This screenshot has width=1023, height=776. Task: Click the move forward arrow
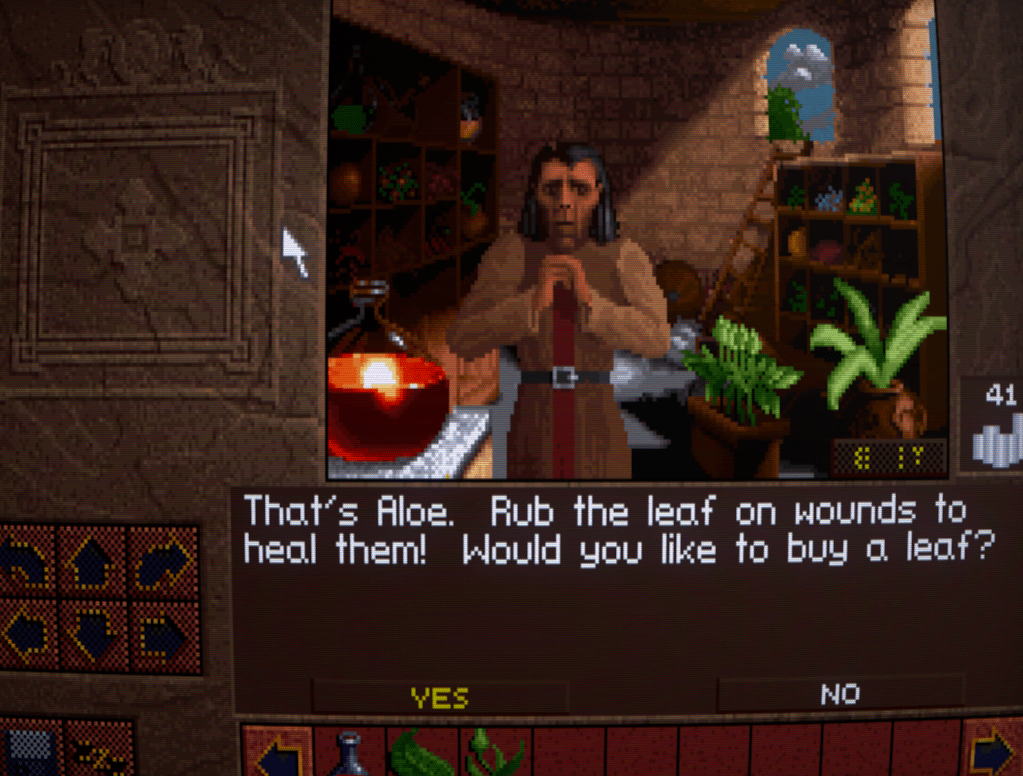click(x=93, y=563)
